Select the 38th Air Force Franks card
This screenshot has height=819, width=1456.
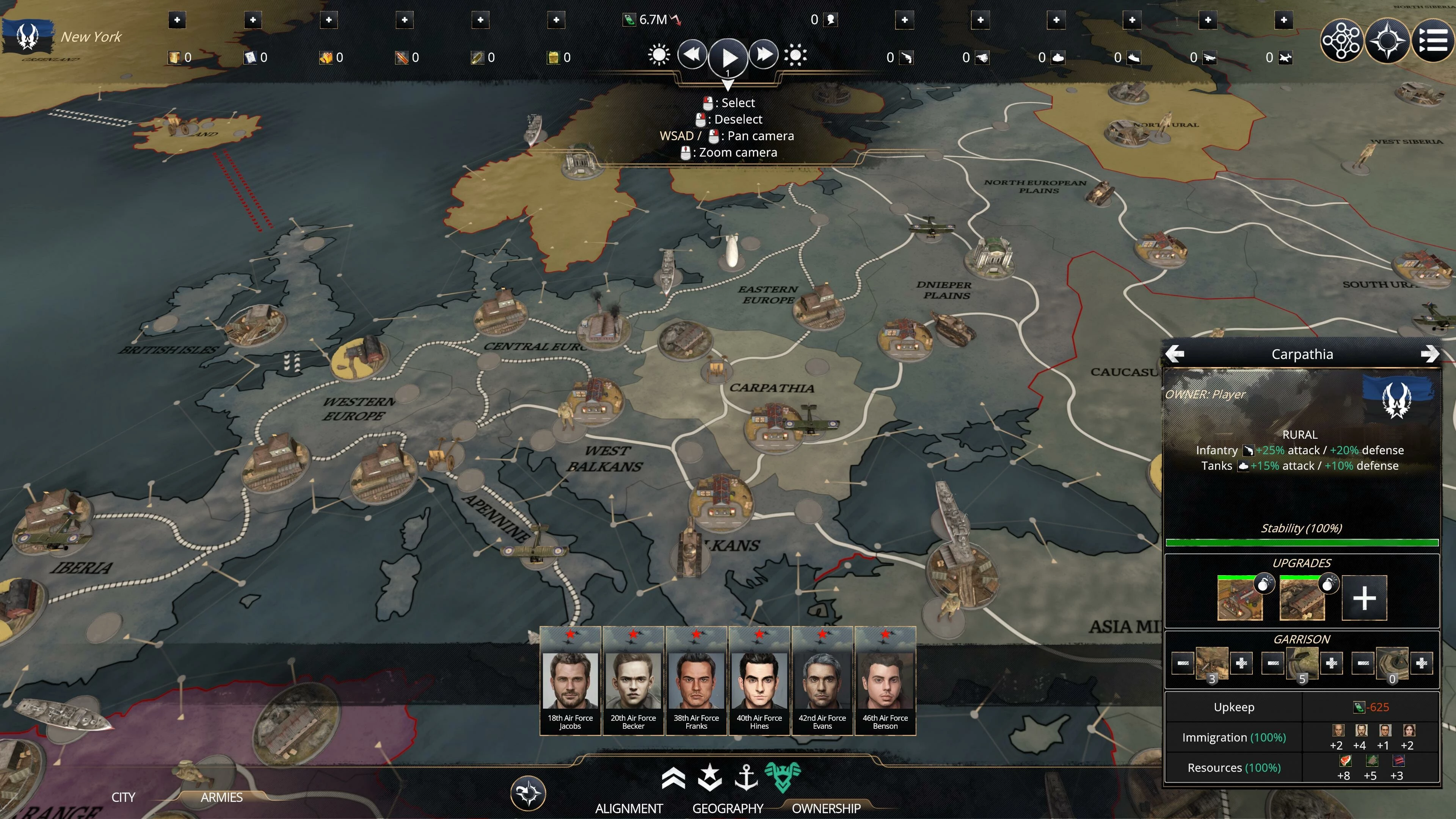coord(696,681)
